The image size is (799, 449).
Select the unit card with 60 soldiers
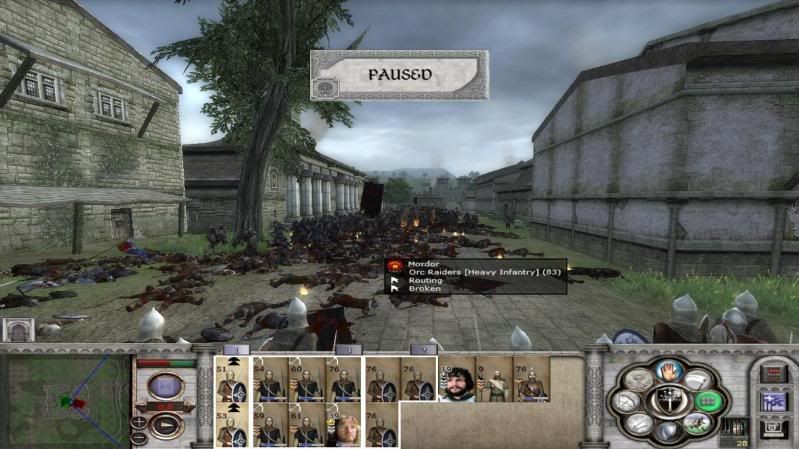[x=306, y=380]
